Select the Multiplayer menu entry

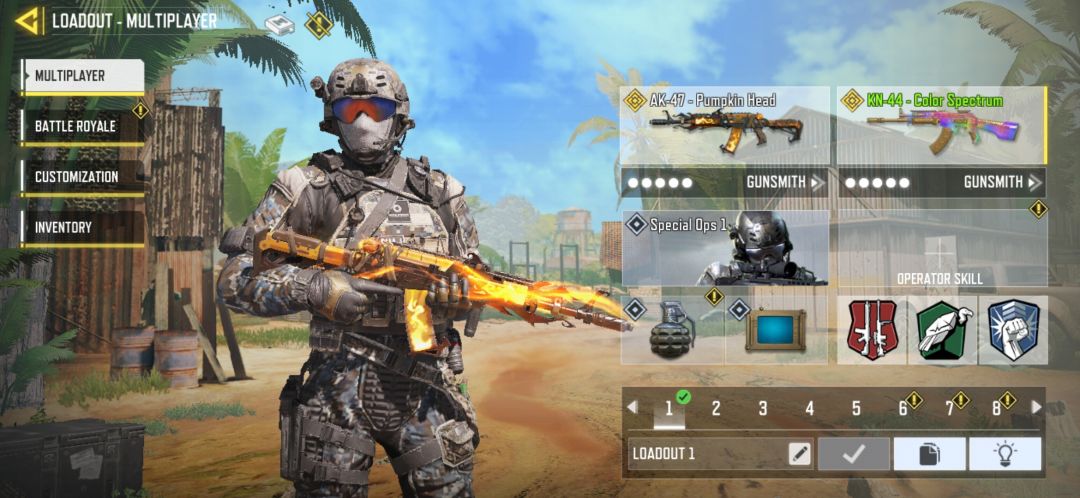pyautogui.click(x=83, y=76)
